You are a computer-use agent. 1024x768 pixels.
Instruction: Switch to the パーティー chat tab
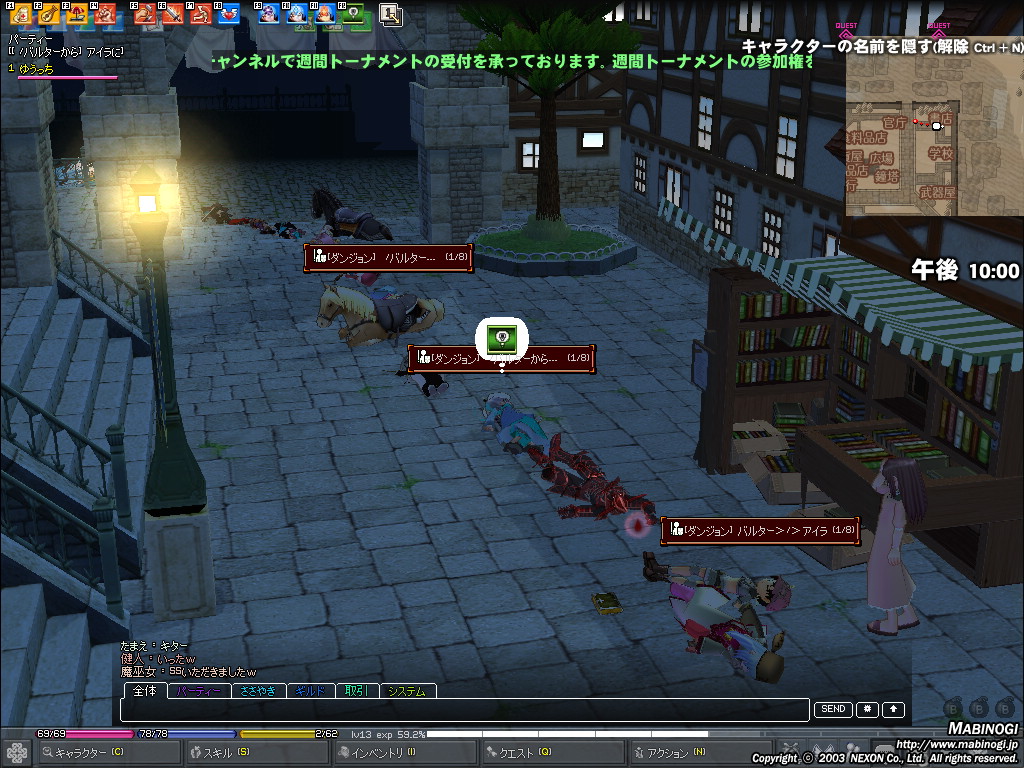click(199, 691)
